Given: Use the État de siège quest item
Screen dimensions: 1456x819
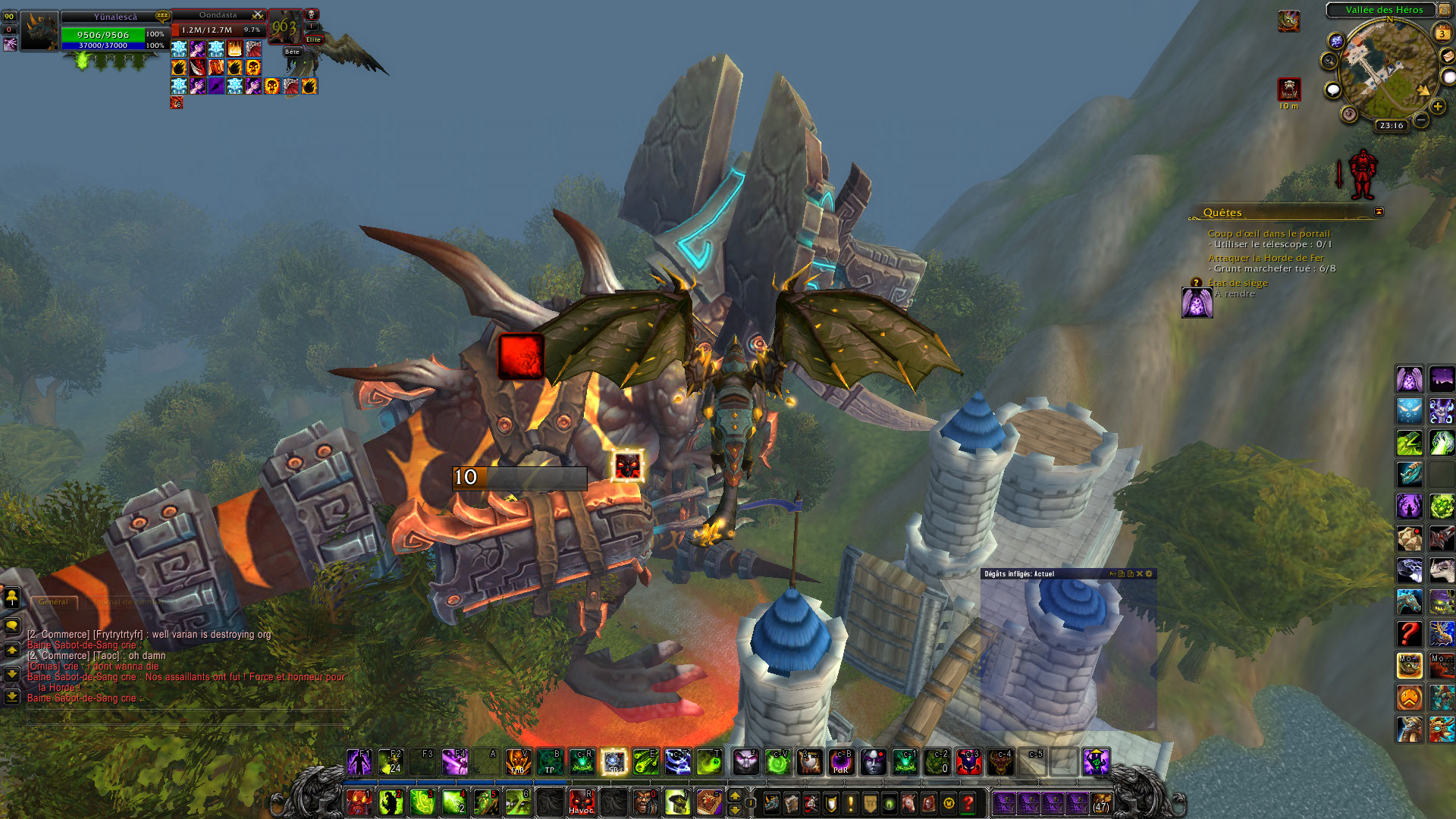Looking at the screenshot, I should coord(1197,303).
